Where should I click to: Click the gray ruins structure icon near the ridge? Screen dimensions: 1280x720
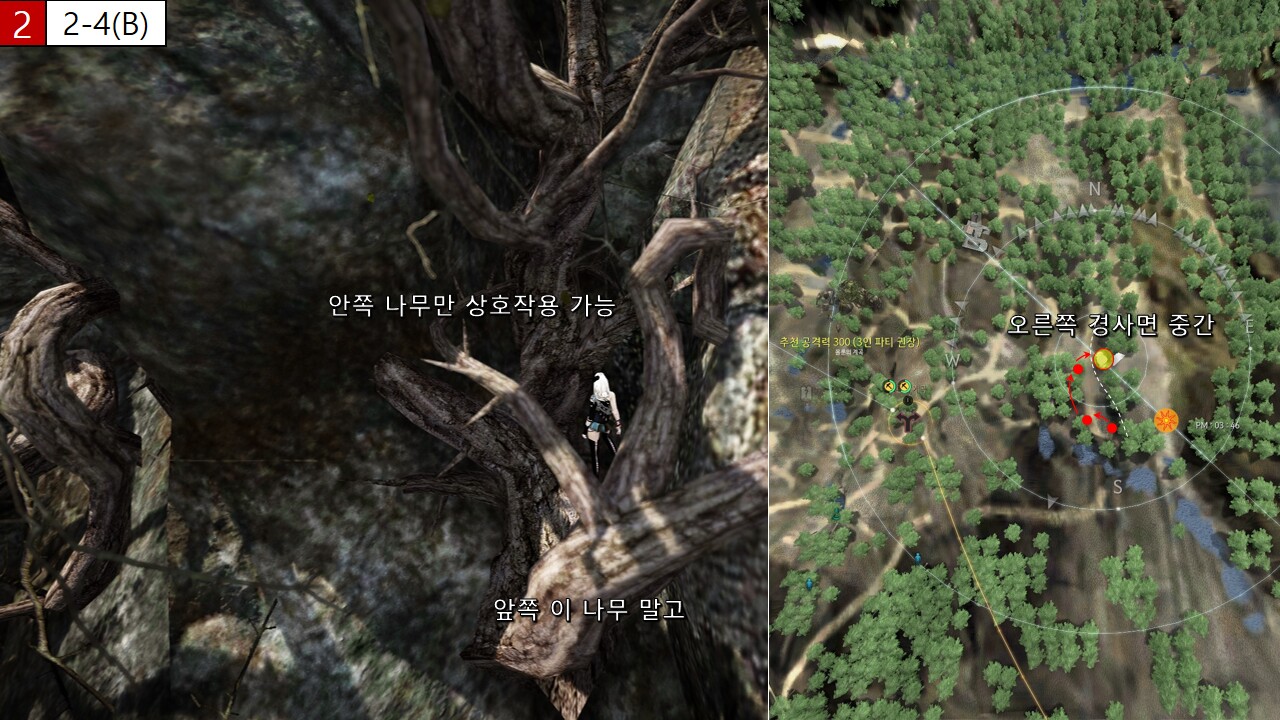coord(976,233)
